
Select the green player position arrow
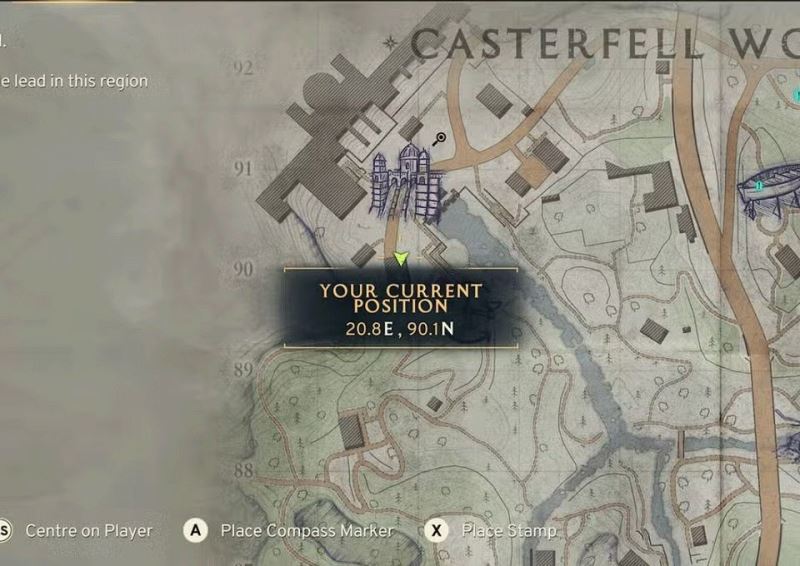(401, 259)
